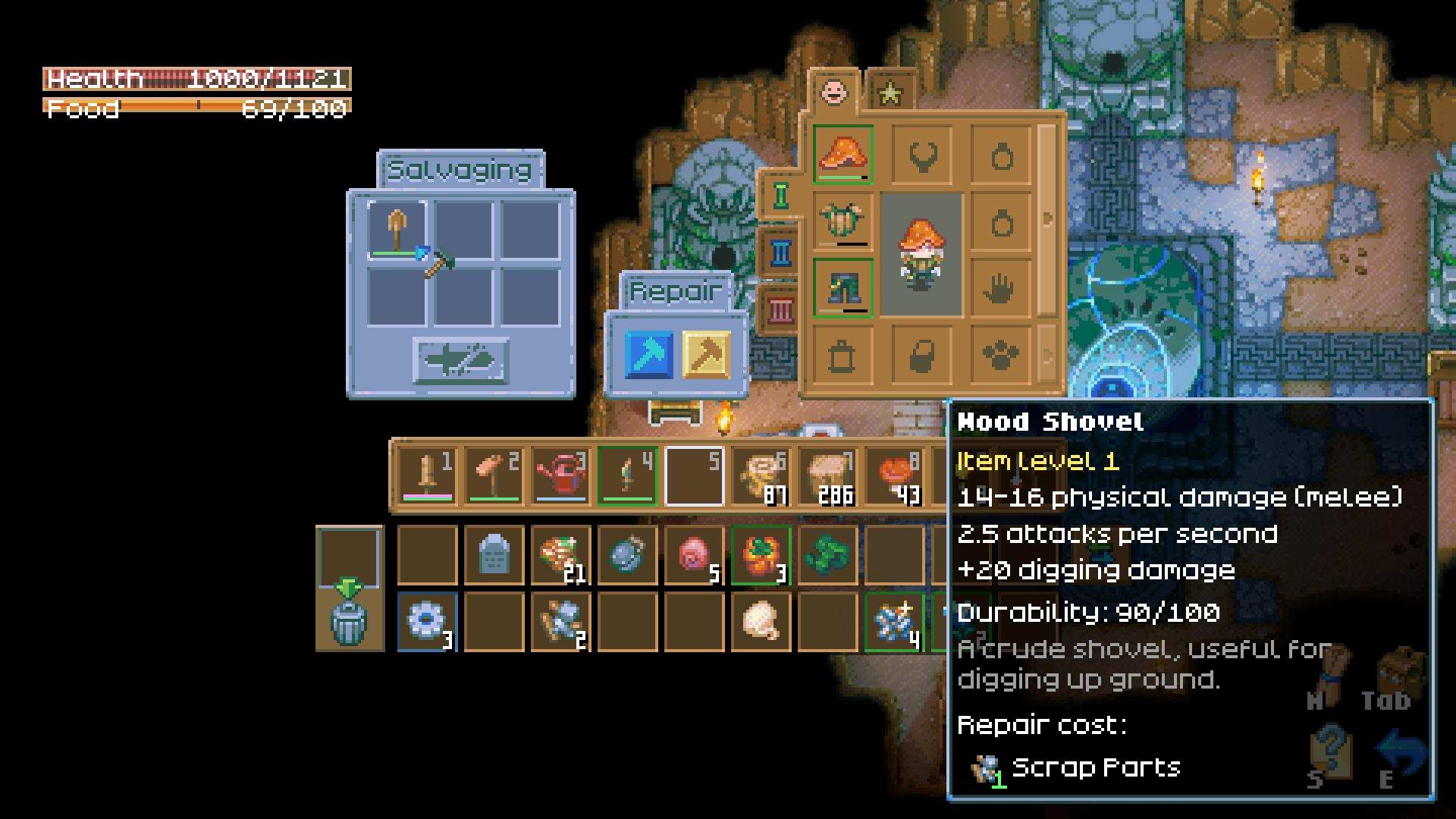Viewport: 1456px width, 819px height.
Task: Select the green chest armor slot
Action: coord(843,221)
